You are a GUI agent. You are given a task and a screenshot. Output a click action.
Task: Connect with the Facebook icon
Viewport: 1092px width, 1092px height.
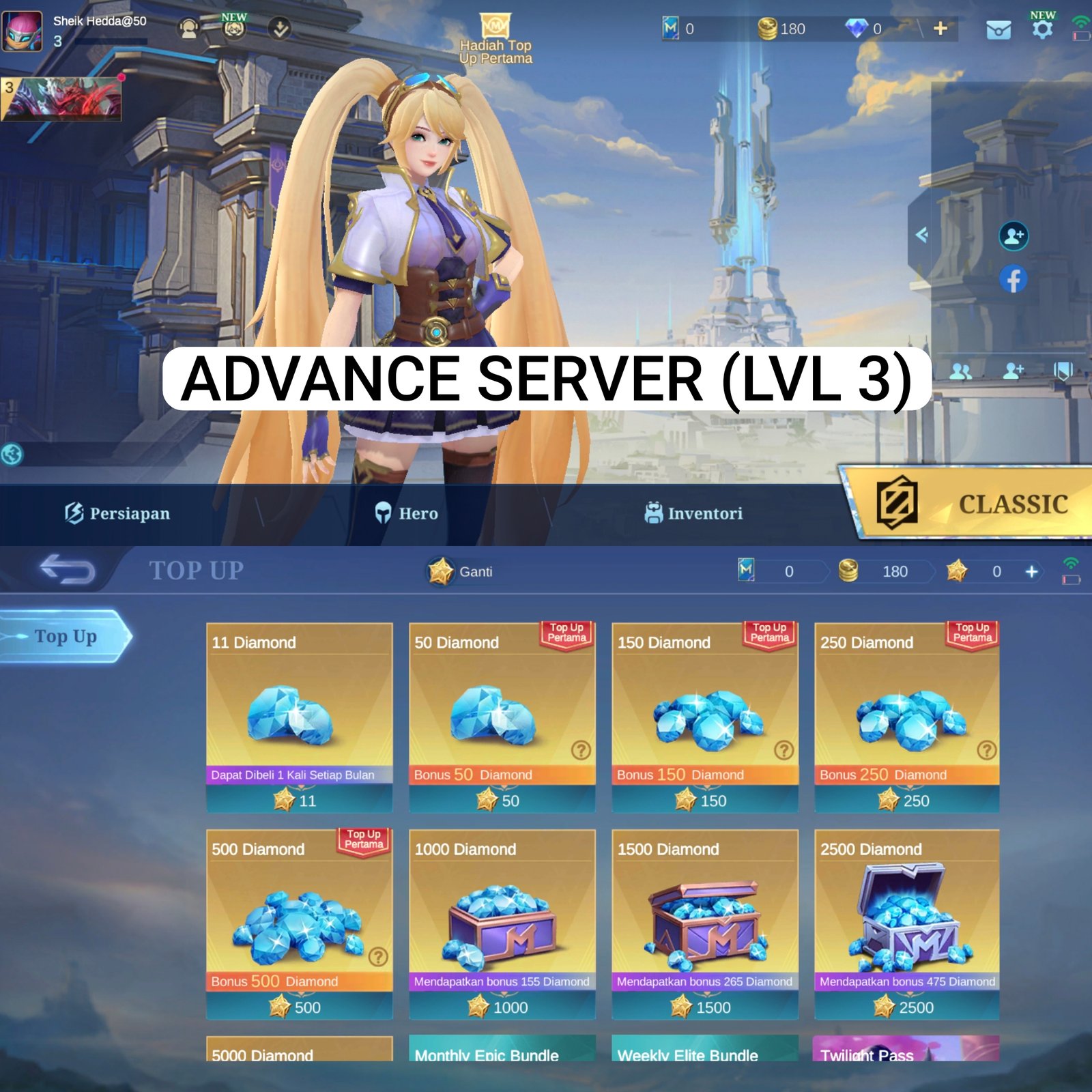tap(1013, 278)
